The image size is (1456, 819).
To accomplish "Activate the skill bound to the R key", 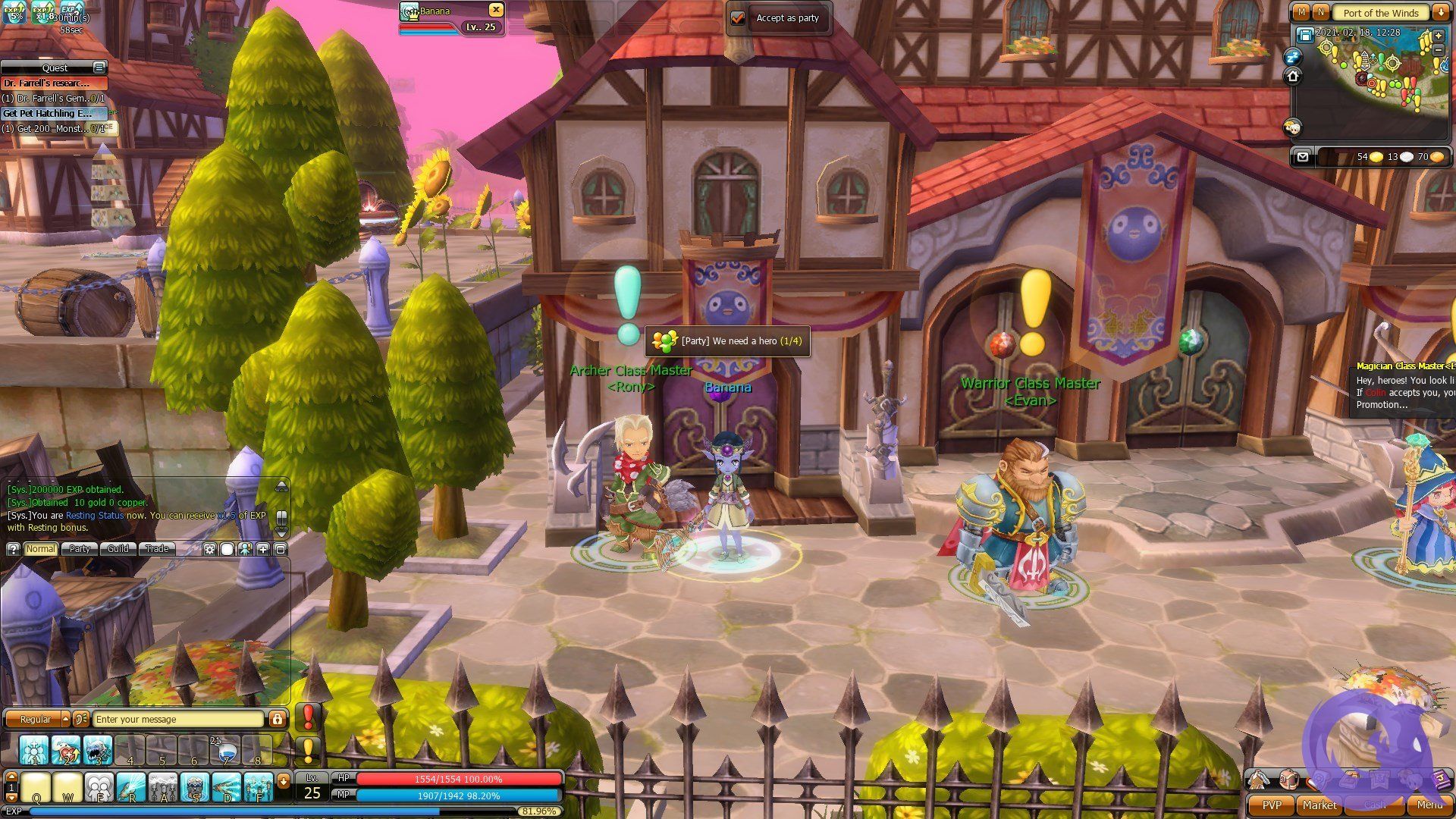I will (x=131, y=789).
